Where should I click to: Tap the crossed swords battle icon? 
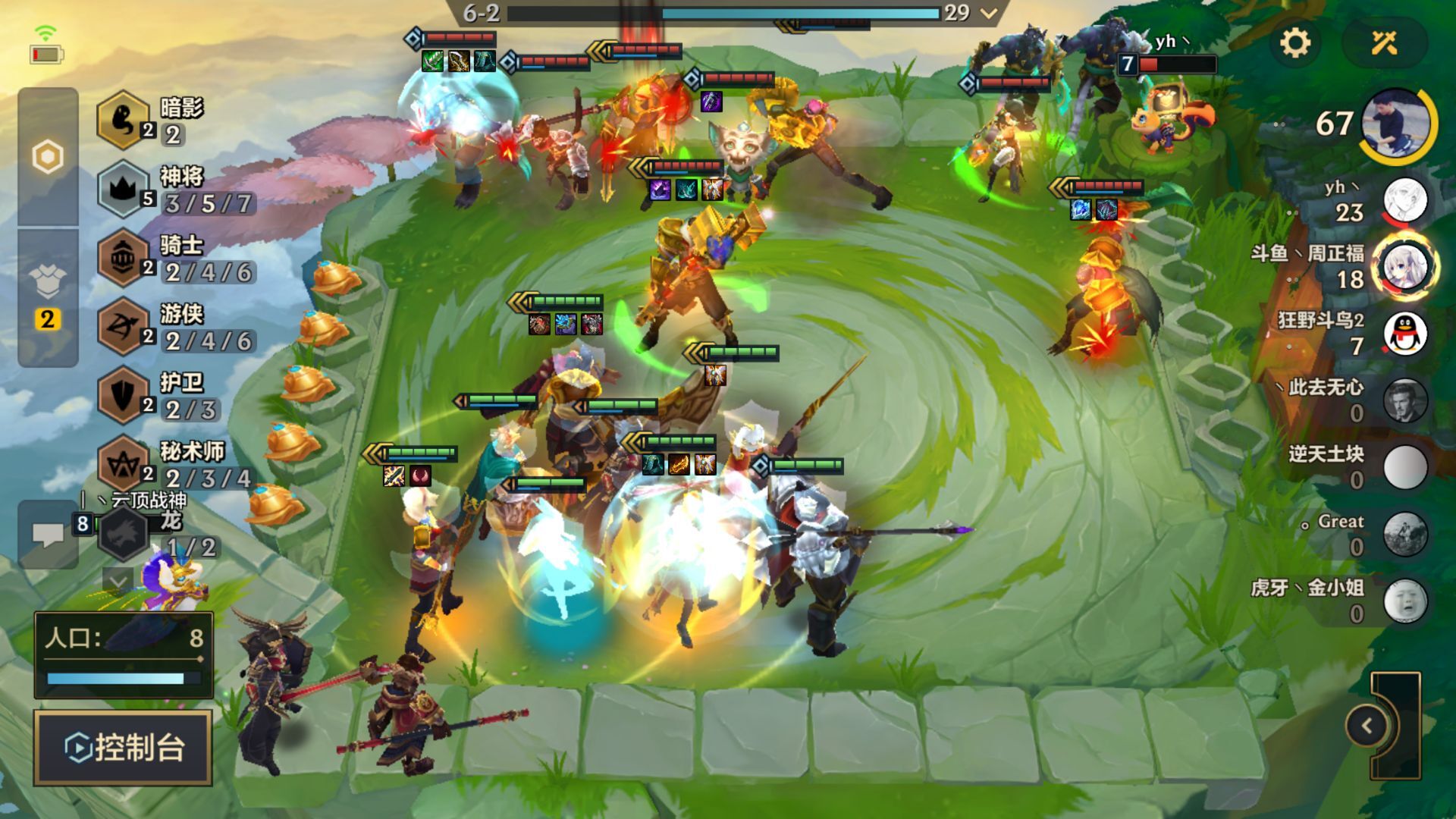(x=1384, y=43)
